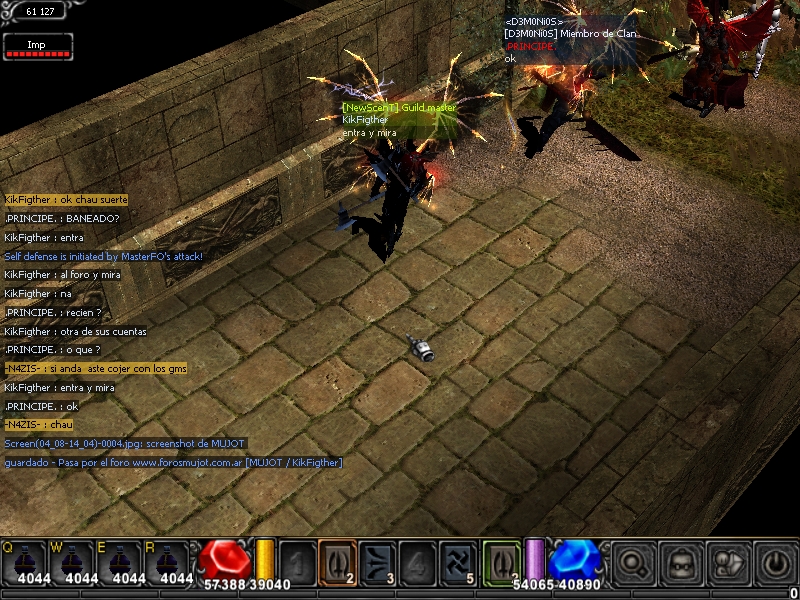Use the potion in the W slot
The height and width of the screenshot is (600, 800).
pyautogui.click(x=72, y=561)
